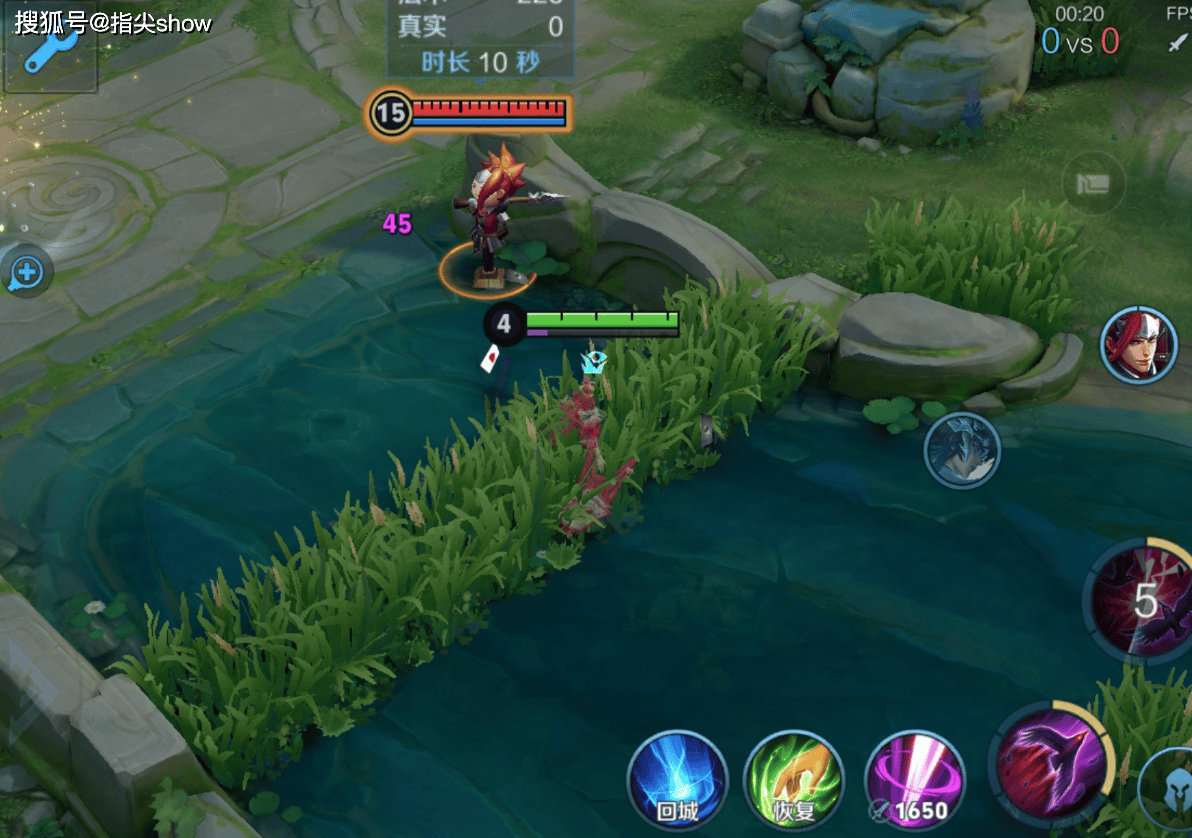Trigger the purple beam skill labeled 1650
Screen dimensions: 1192x838
pos(913,781)
